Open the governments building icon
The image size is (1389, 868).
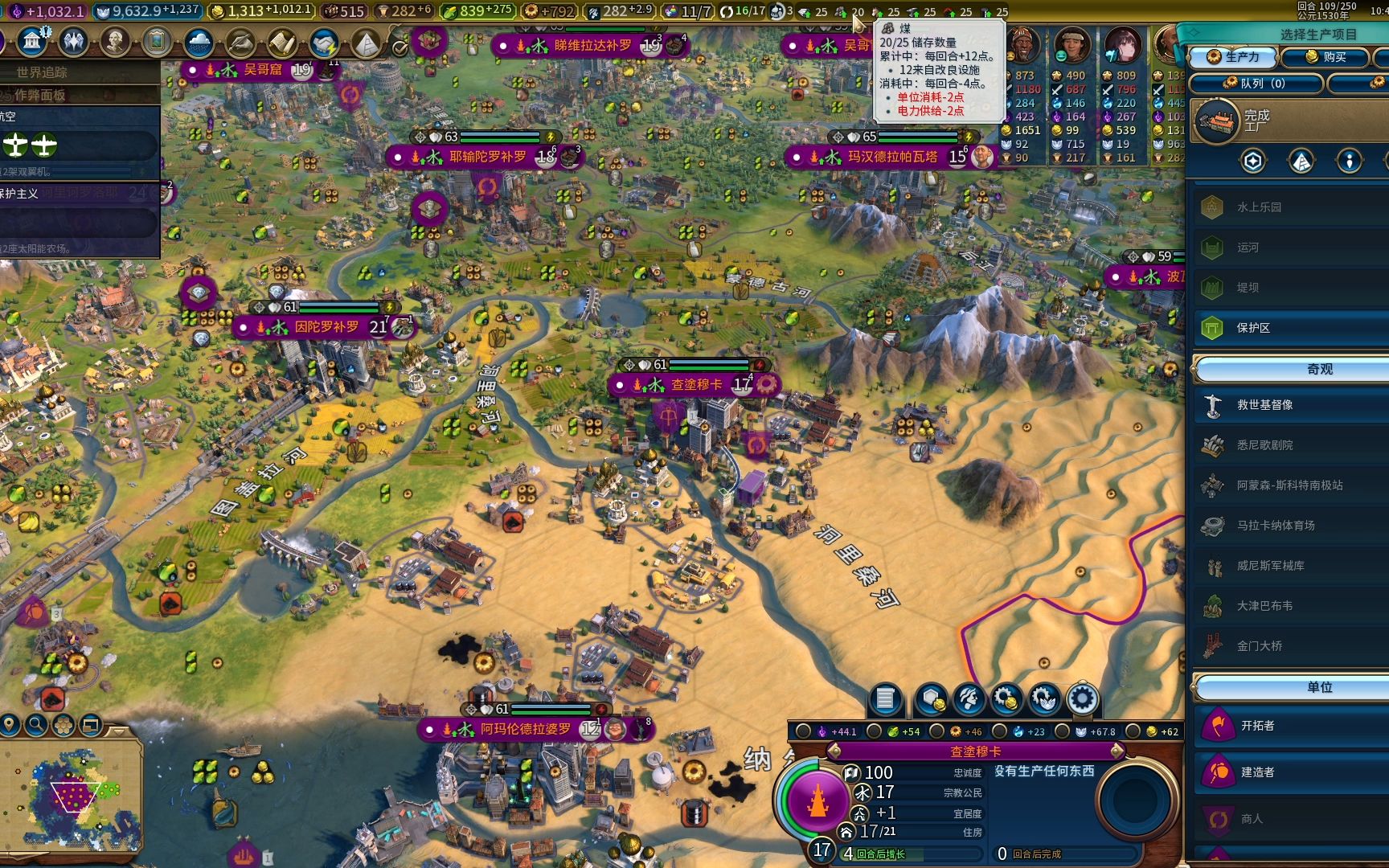(32, 41)
